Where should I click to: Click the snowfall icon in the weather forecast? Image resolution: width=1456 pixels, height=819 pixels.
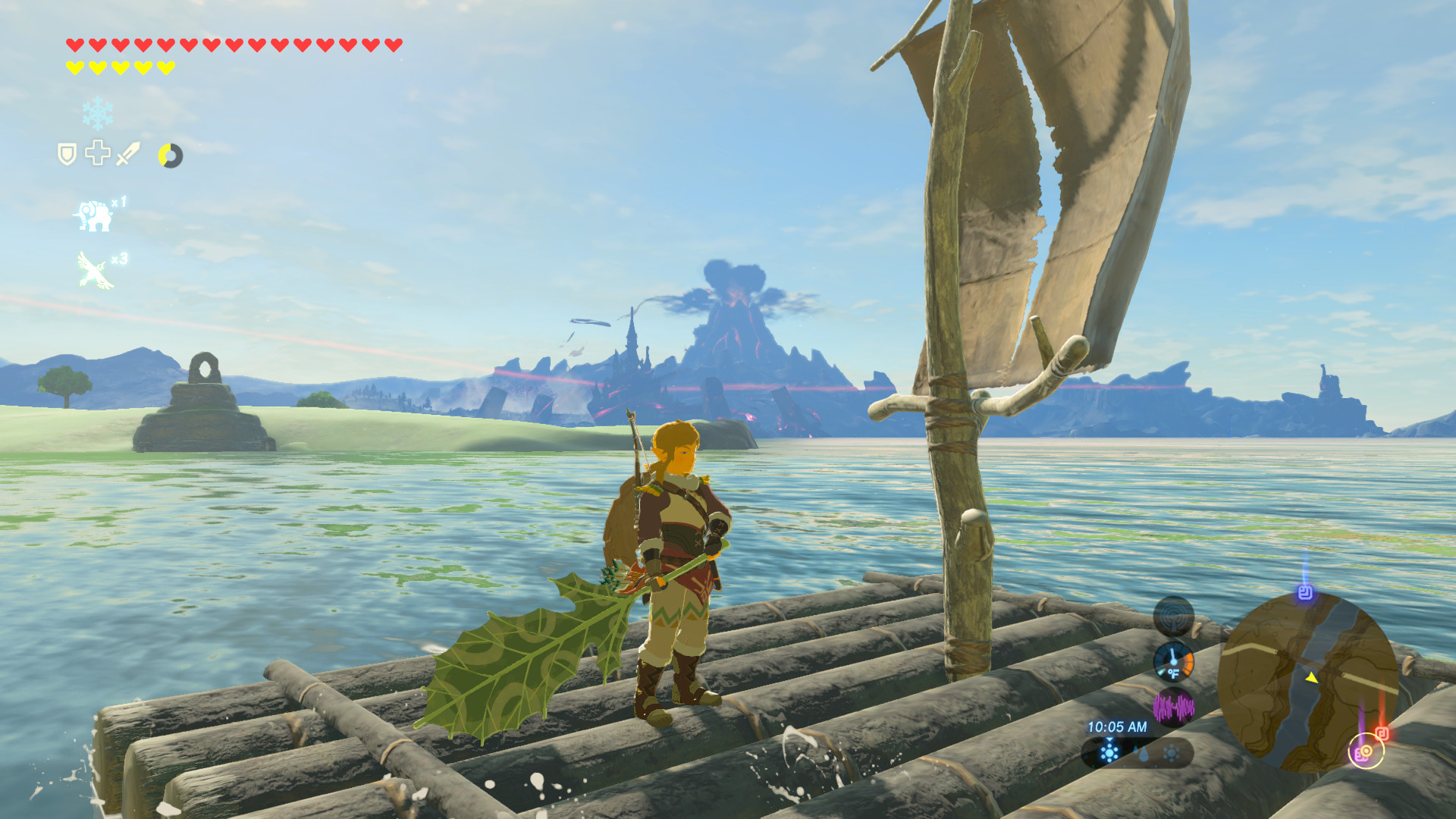(1109, 752)
